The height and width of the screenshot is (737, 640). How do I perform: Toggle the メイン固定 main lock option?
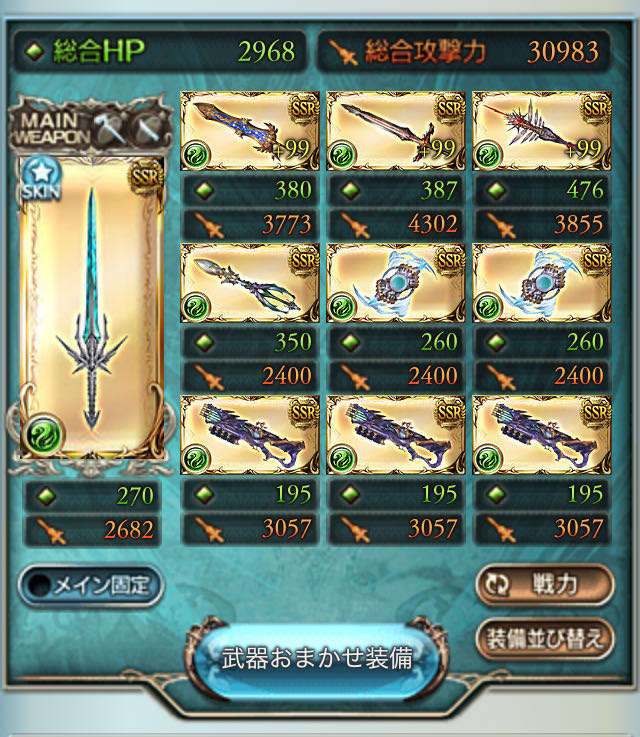pos(91,586)
